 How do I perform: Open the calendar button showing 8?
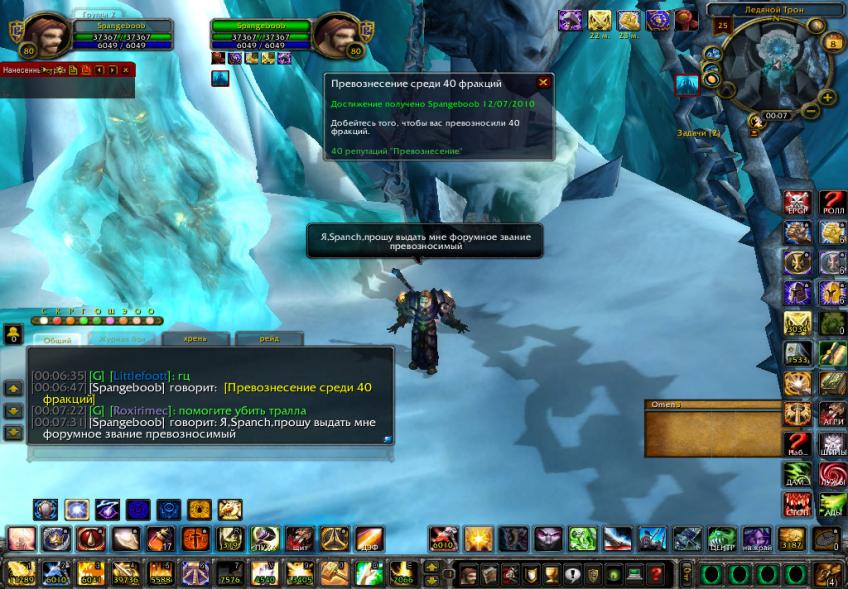click(833, 43)
